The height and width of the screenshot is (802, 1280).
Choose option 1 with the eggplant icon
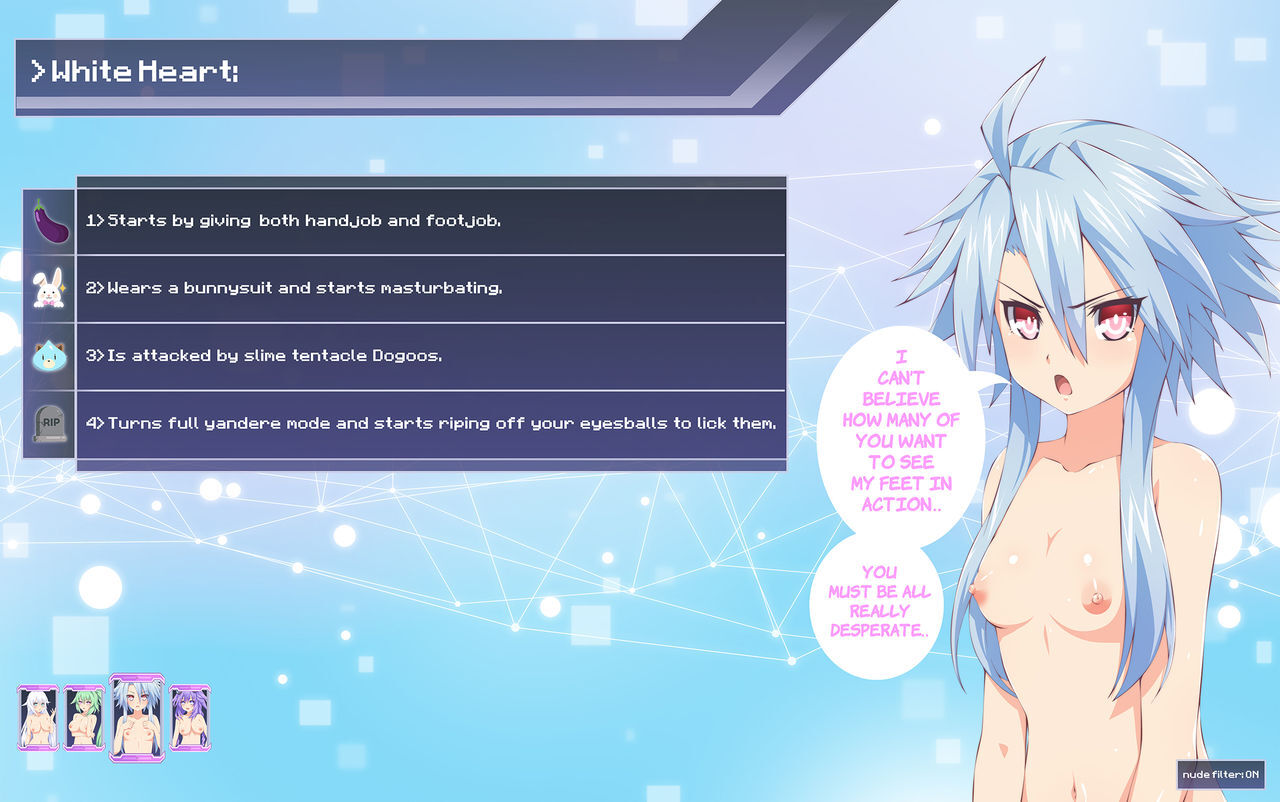tap(430, 221)
